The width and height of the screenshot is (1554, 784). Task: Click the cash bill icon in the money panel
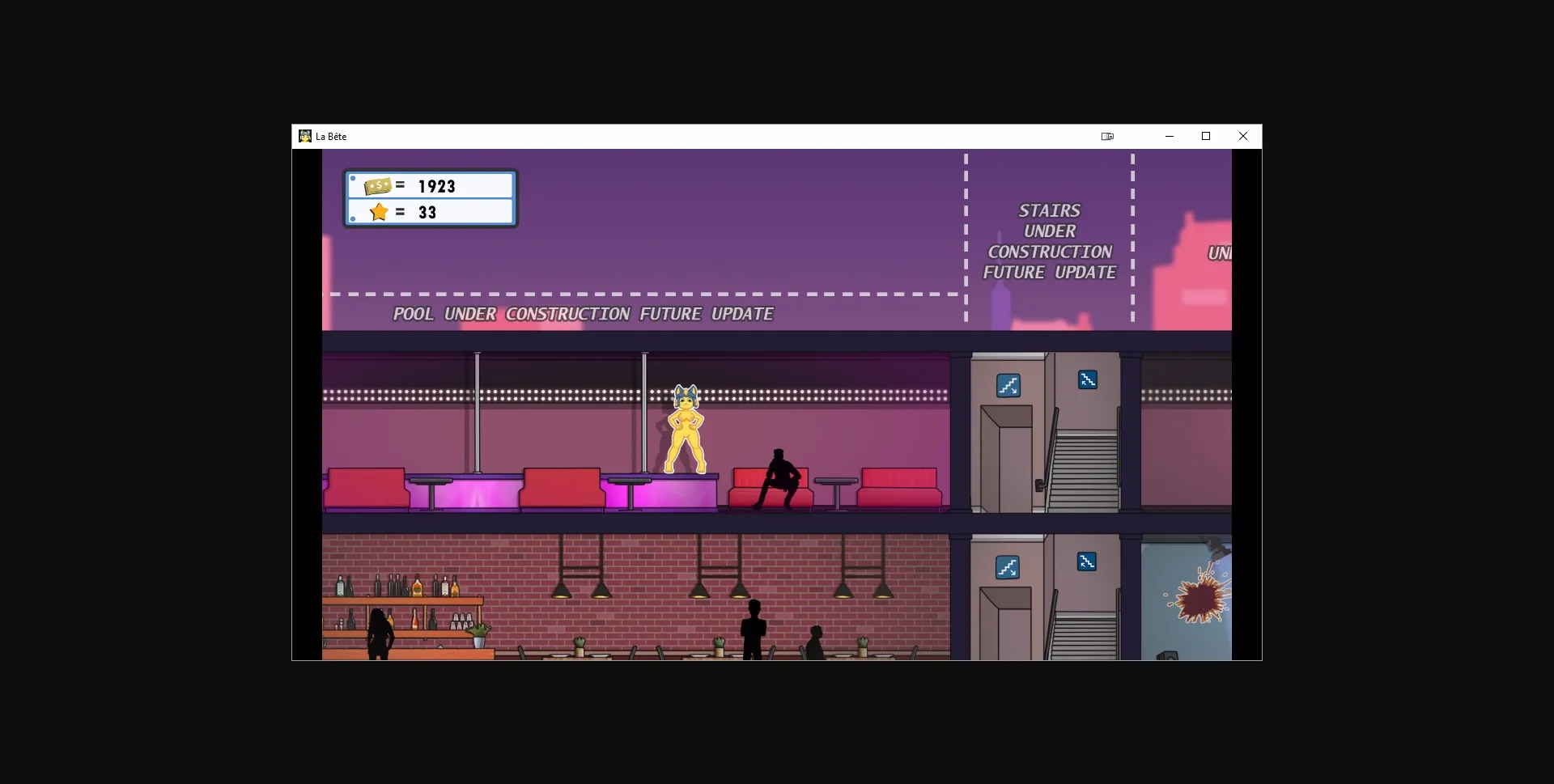[x=380, y=185]
